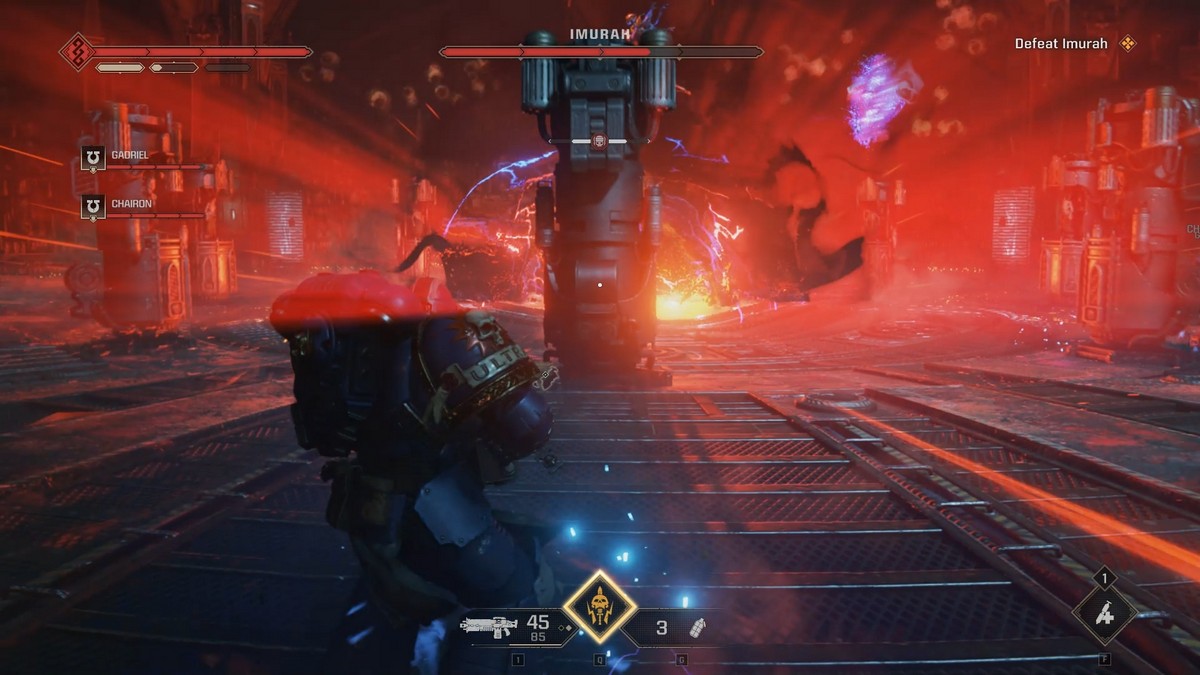Activate the golden skull ability
Image resolution: width=1200 pixels, height=675 pixels.
599,606
